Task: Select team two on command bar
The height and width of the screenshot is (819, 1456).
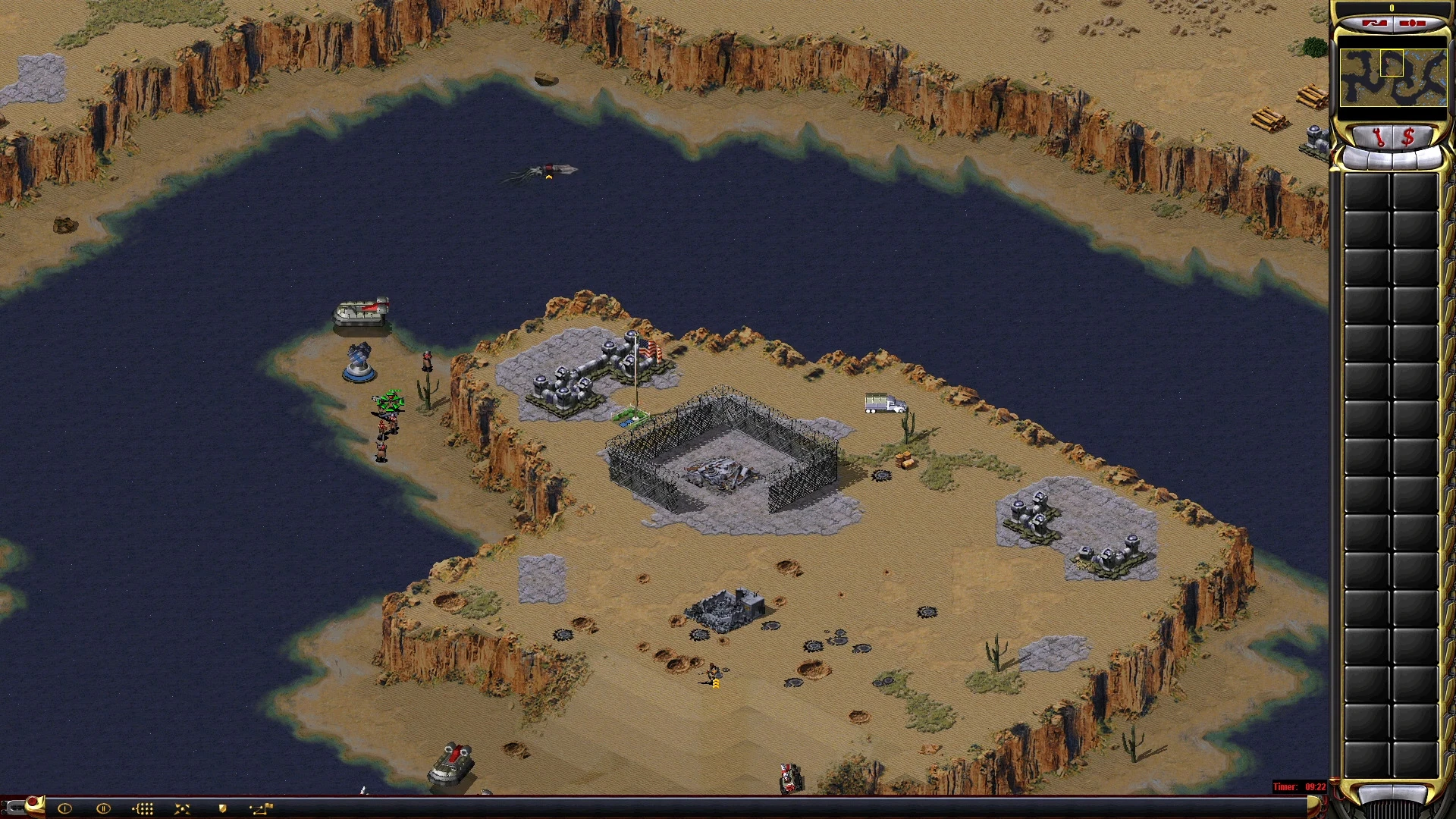Action: point(104,808)
